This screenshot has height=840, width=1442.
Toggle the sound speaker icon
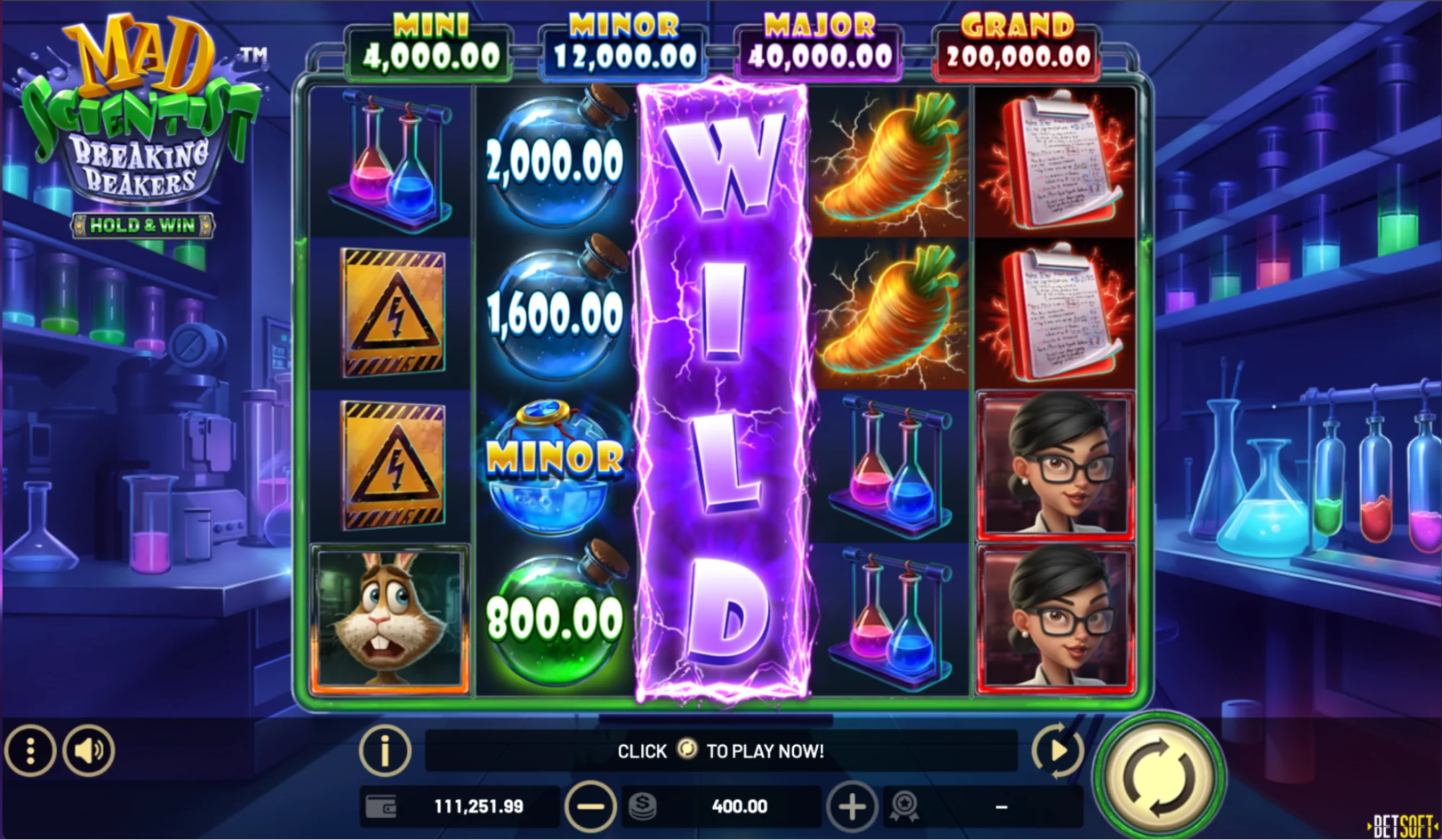88,751
